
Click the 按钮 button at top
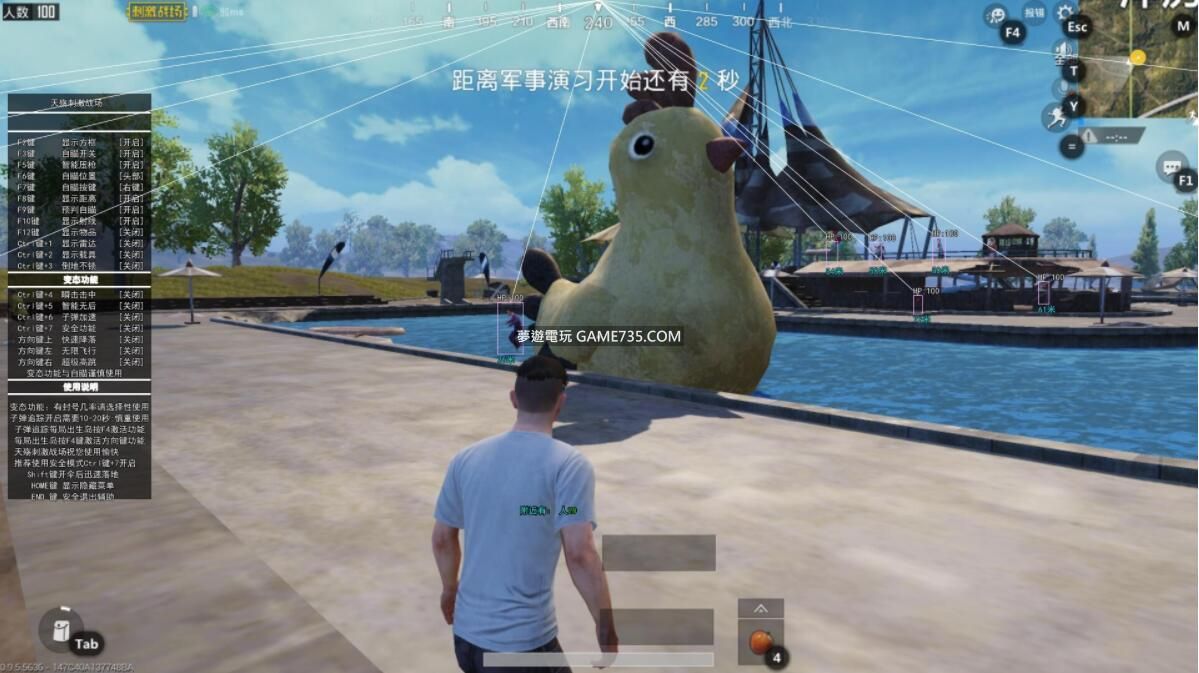tap(1034, 13)
